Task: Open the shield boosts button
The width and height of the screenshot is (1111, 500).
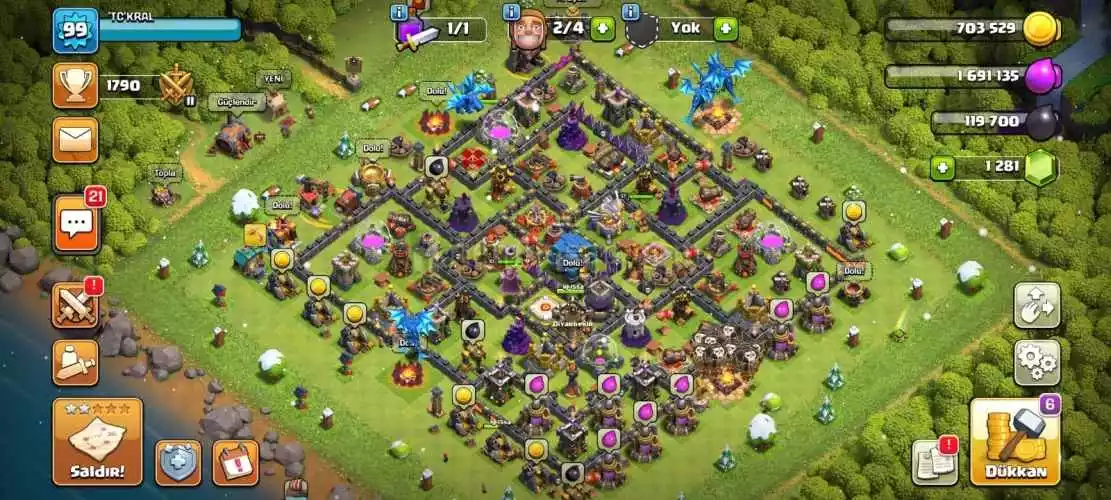Action: 178,462
